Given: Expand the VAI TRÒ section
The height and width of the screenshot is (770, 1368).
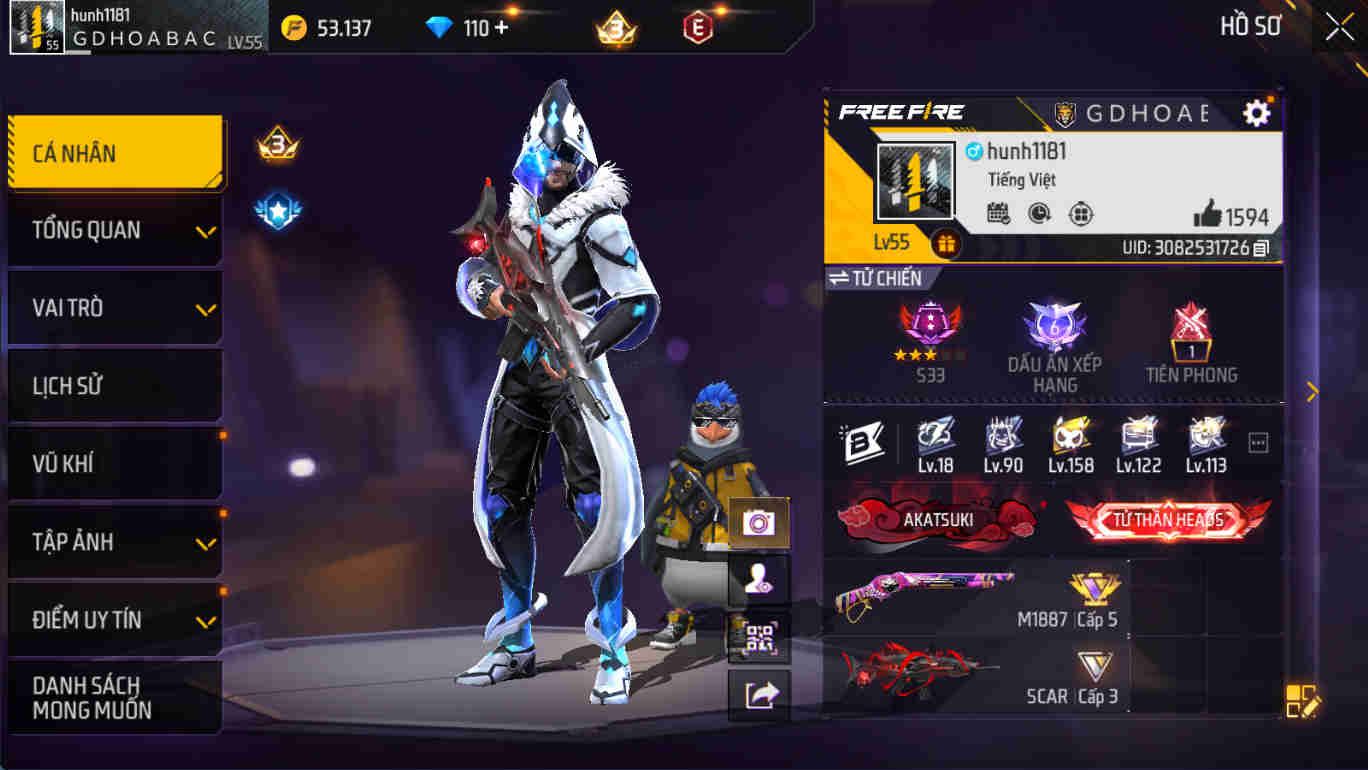Looking at the screenshot, I should click(115, 307).
